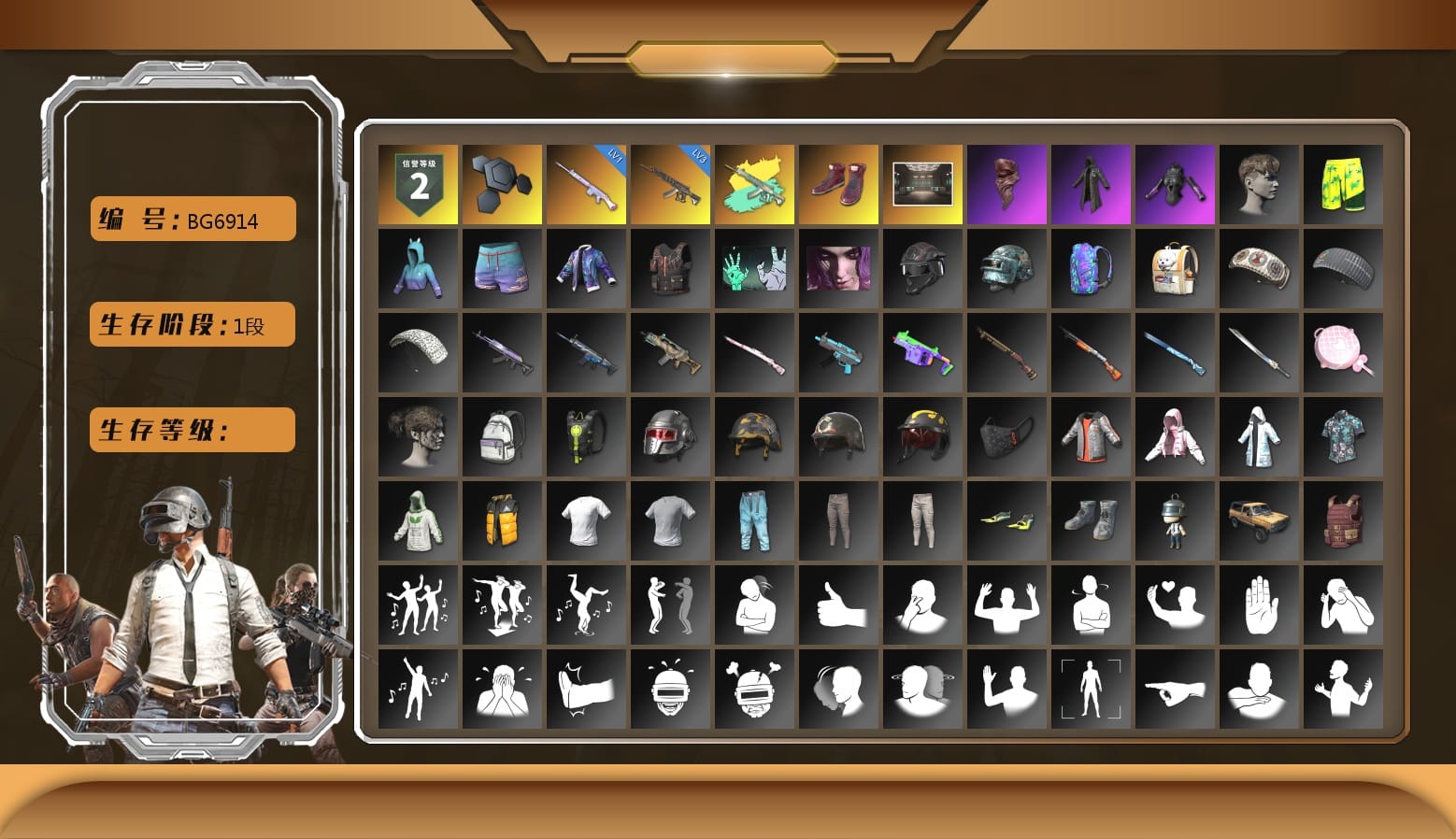Select the yellow-green shorts thumbnail
Viewport: 1456px width, 839px height.
click(x=1344, y=182)
